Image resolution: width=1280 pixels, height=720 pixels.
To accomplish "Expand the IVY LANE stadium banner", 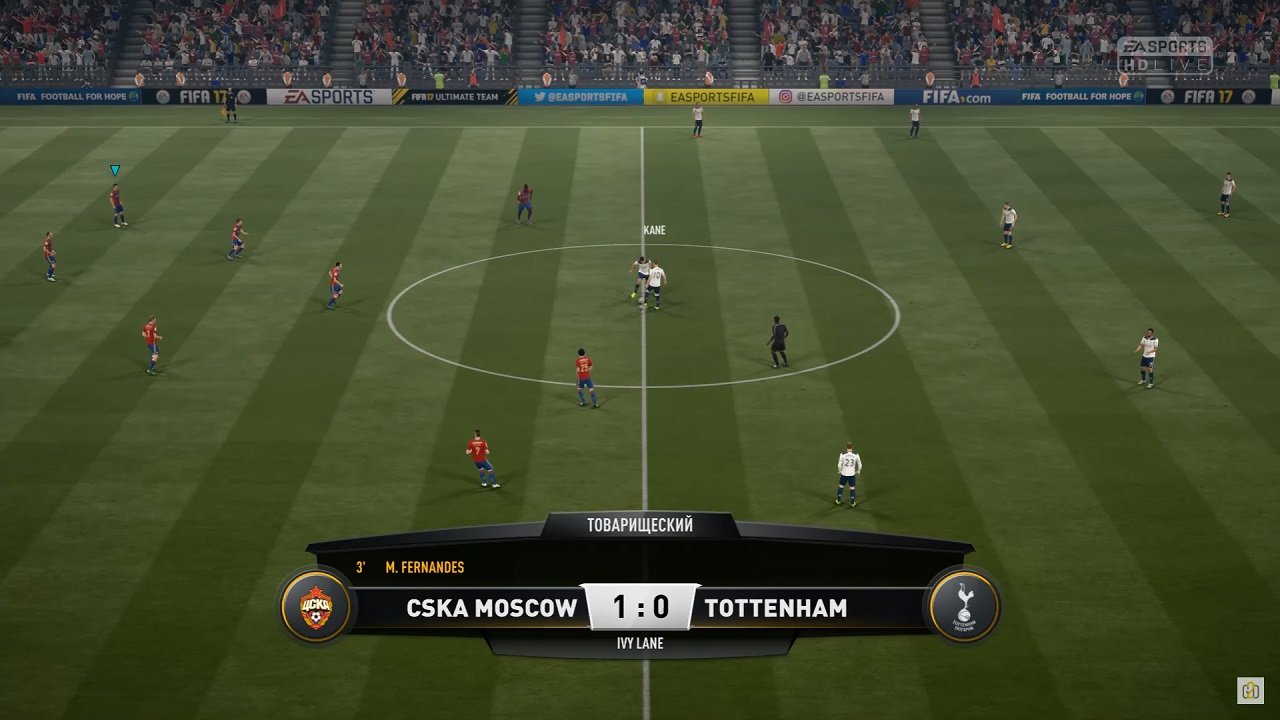I will [x=638, y=643].
